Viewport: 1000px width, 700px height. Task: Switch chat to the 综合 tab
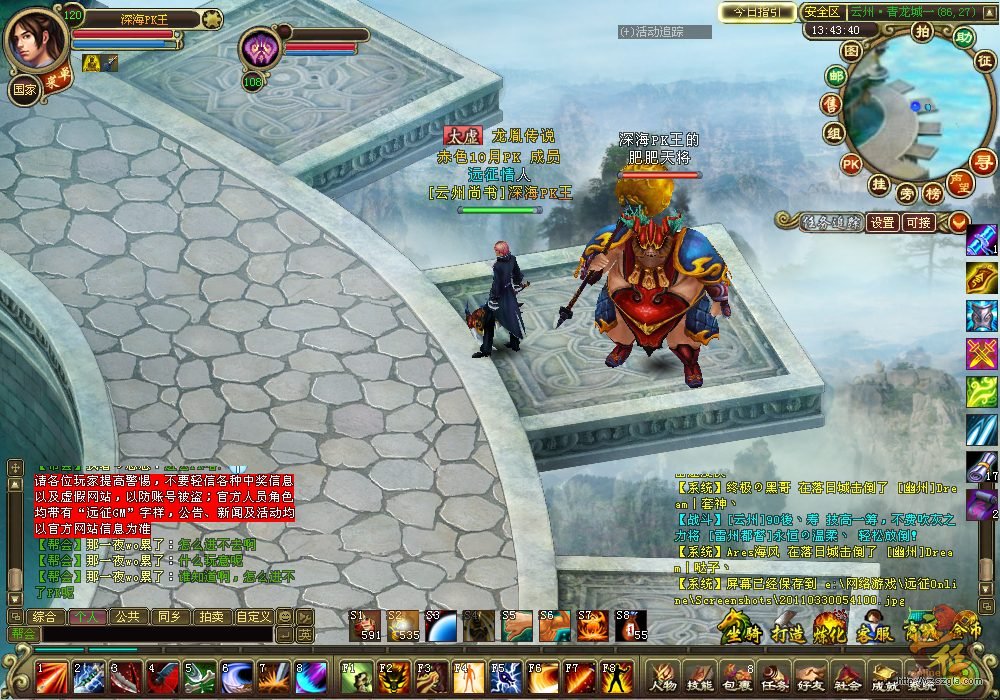point(44,616)
